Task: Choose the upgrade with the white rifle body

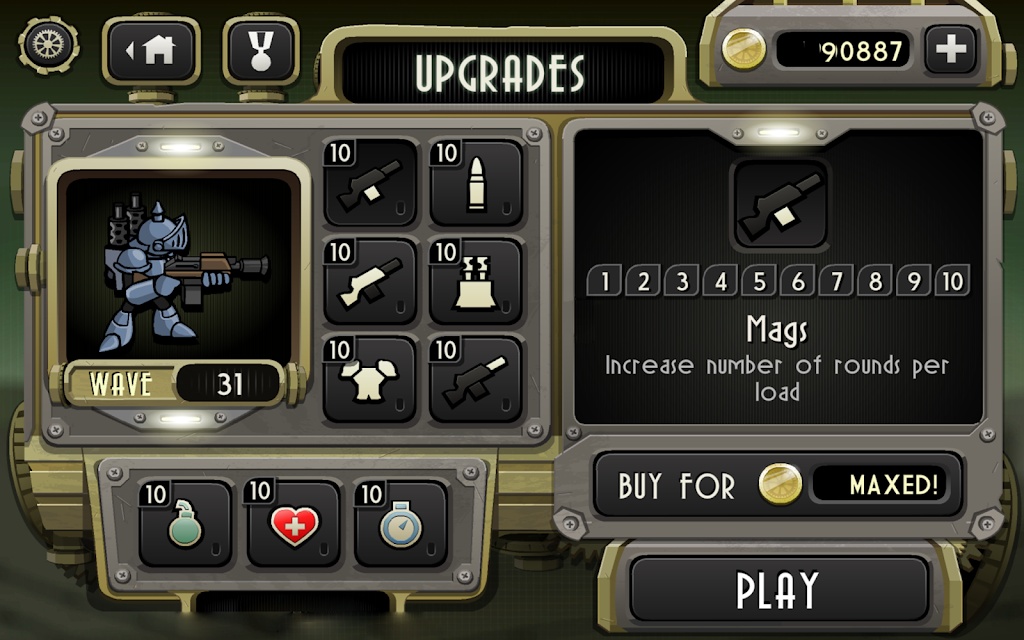Action: click(x=370, y=281)
